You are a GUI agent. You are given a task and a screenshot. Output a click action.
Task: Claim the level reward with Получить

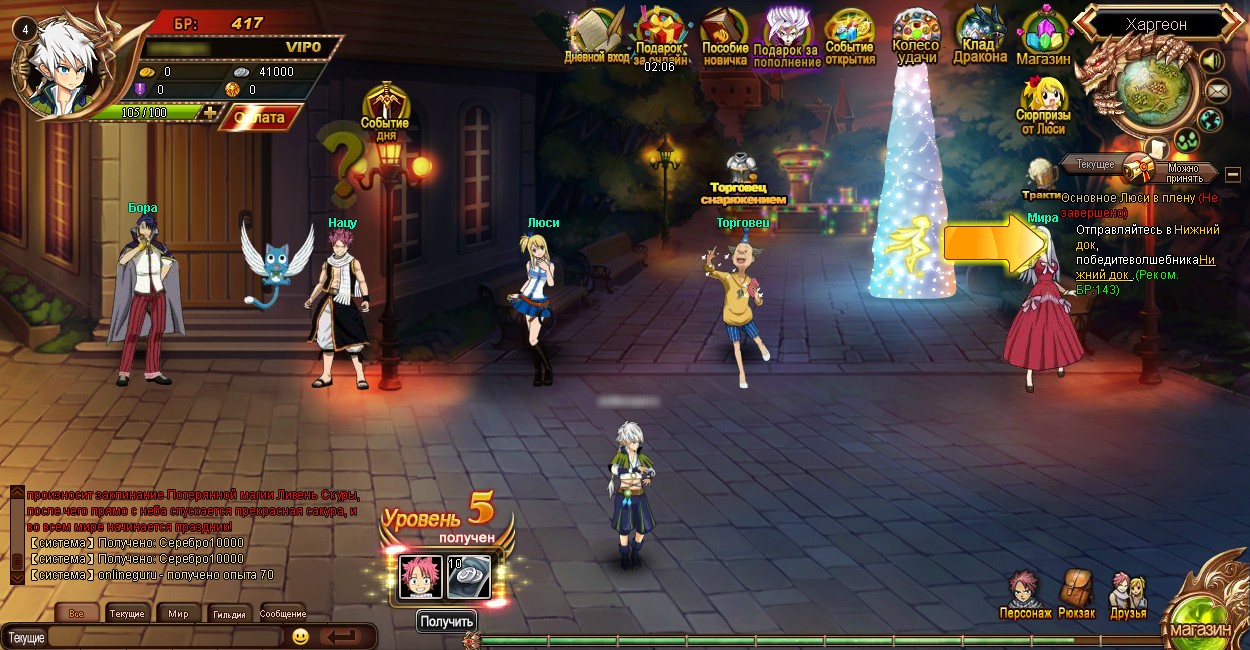pos(446,621)
